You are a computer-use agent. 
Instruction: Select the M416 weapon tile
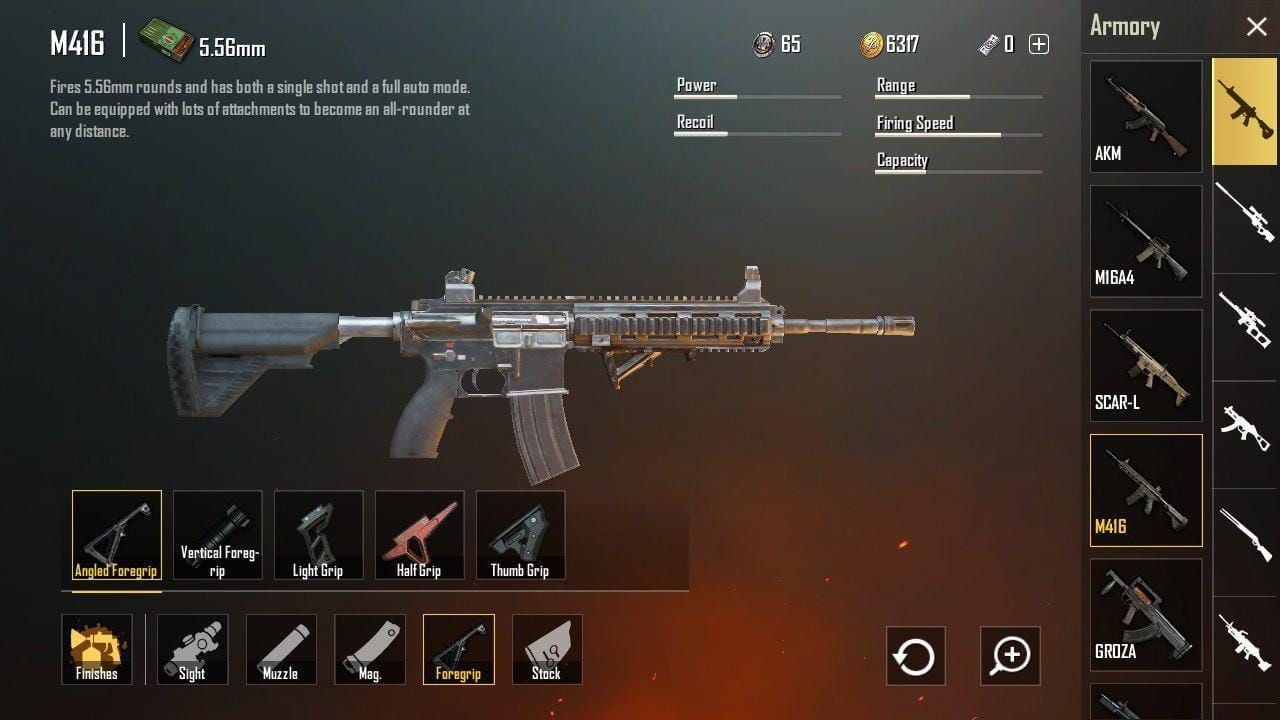click(1146, 490)
